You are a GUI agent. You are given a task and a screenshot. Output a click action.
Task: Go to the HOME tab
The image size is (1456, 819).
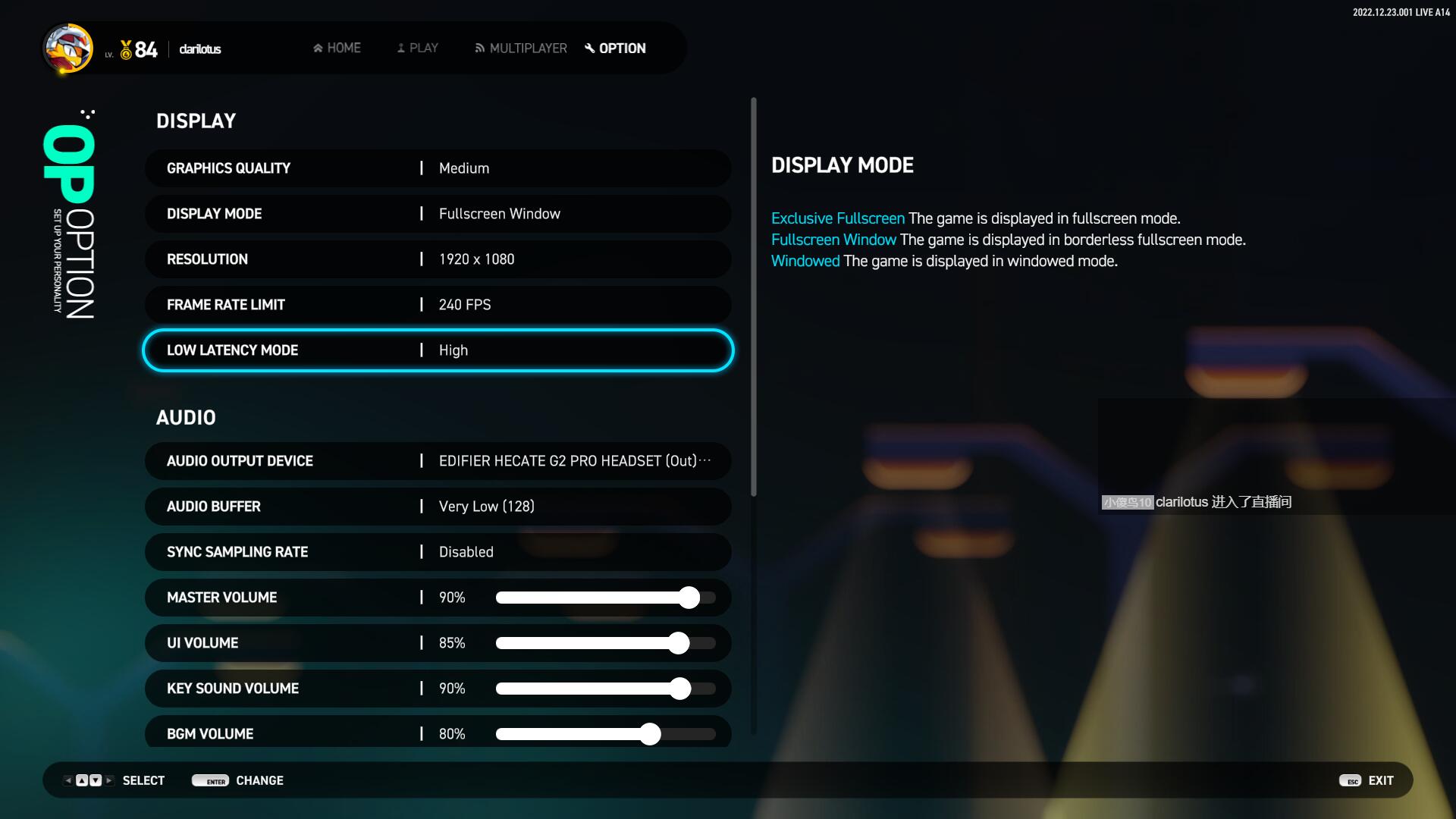pos(337,48)
